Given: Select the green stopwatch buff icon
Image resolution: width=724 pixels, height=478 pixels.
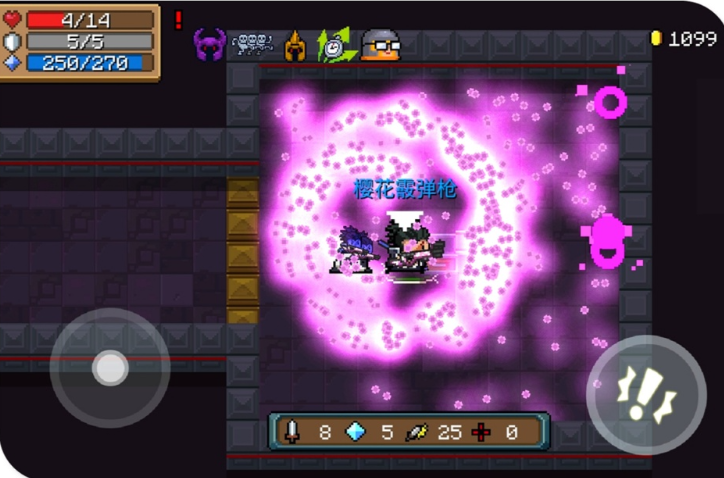Looking at the screenshot, I should coord(334,45).
